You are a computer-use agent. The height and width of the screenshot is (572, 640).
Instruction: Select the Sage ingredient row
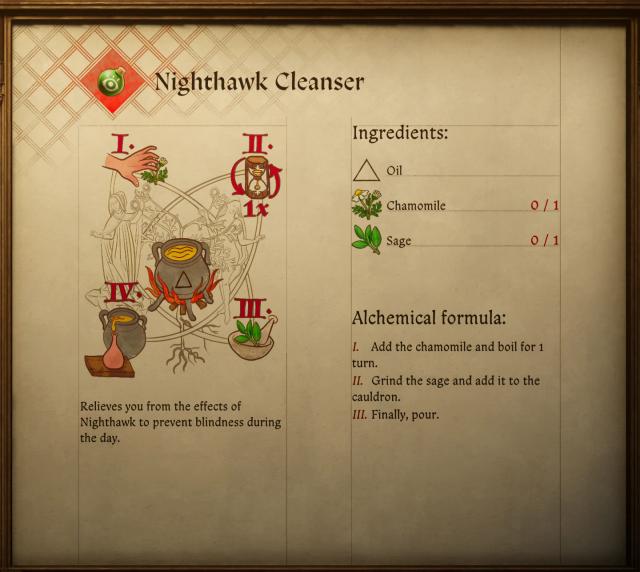pos(455,241)
